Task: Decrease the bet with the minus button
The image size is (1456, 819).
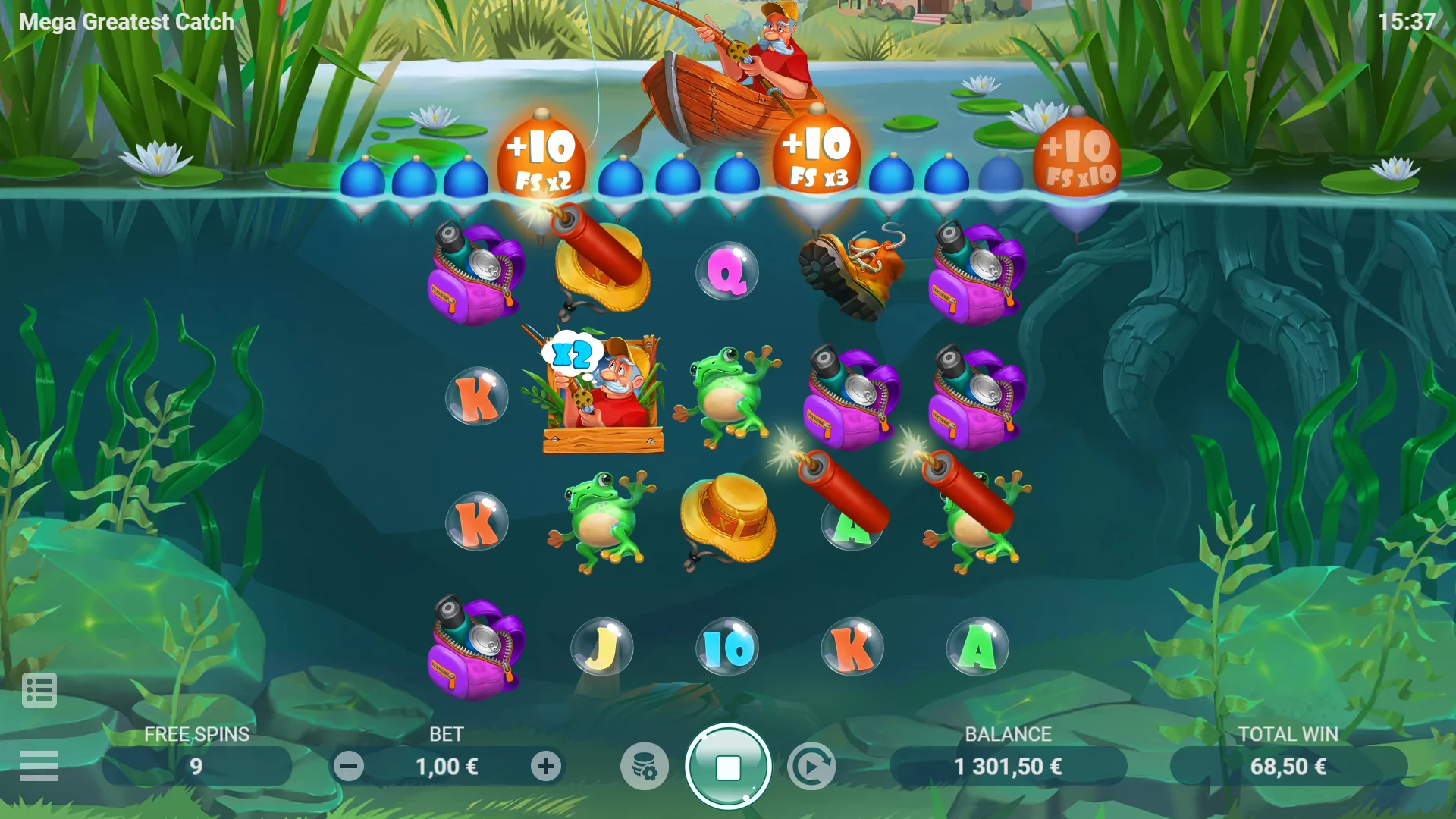Action: (350, 766)
